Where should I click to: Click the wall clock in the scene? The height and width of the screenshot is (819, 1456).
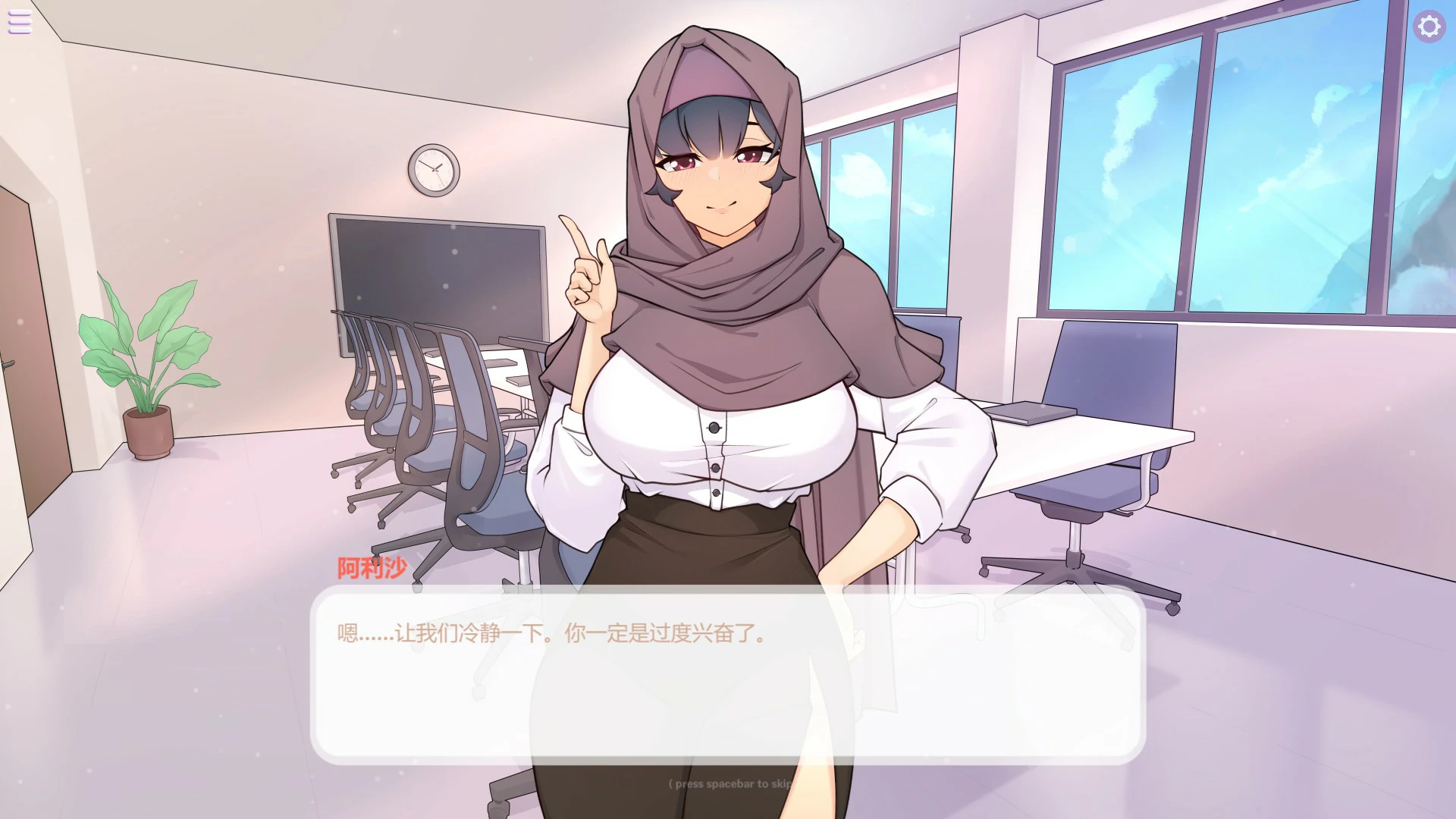434,170
